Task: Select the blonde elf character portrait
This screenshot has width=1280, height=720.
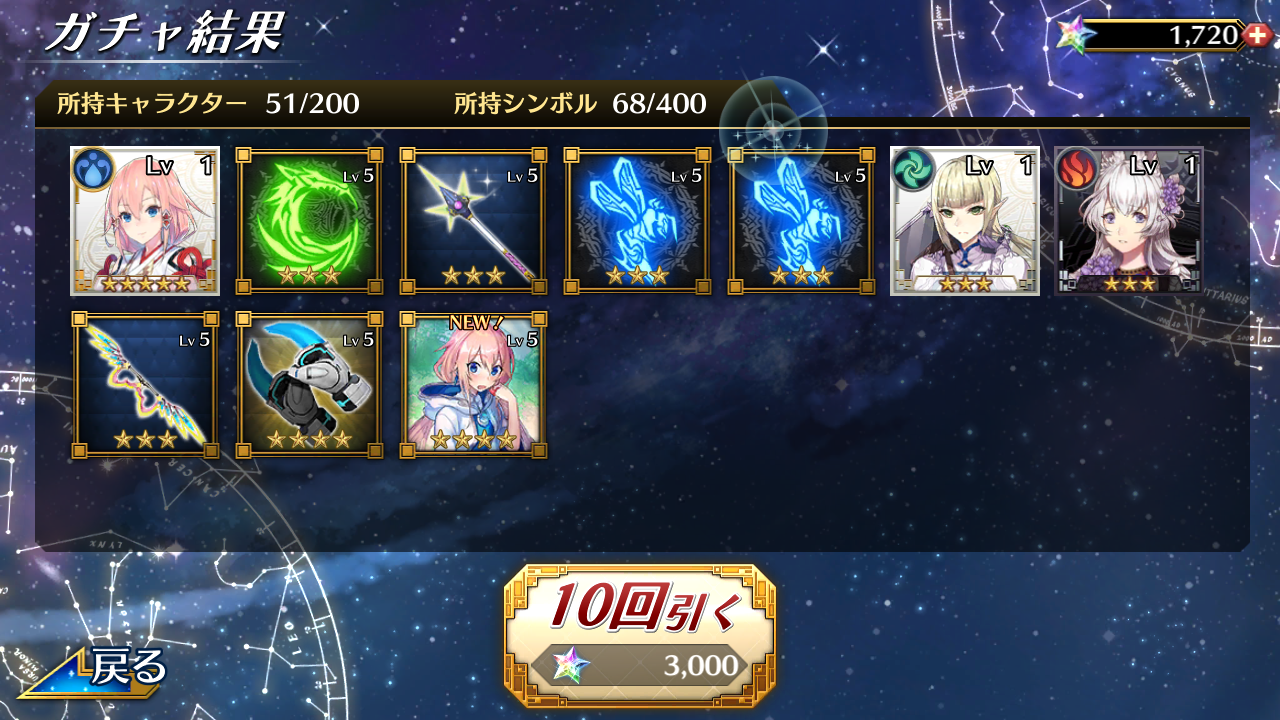Action: (964, 221)
